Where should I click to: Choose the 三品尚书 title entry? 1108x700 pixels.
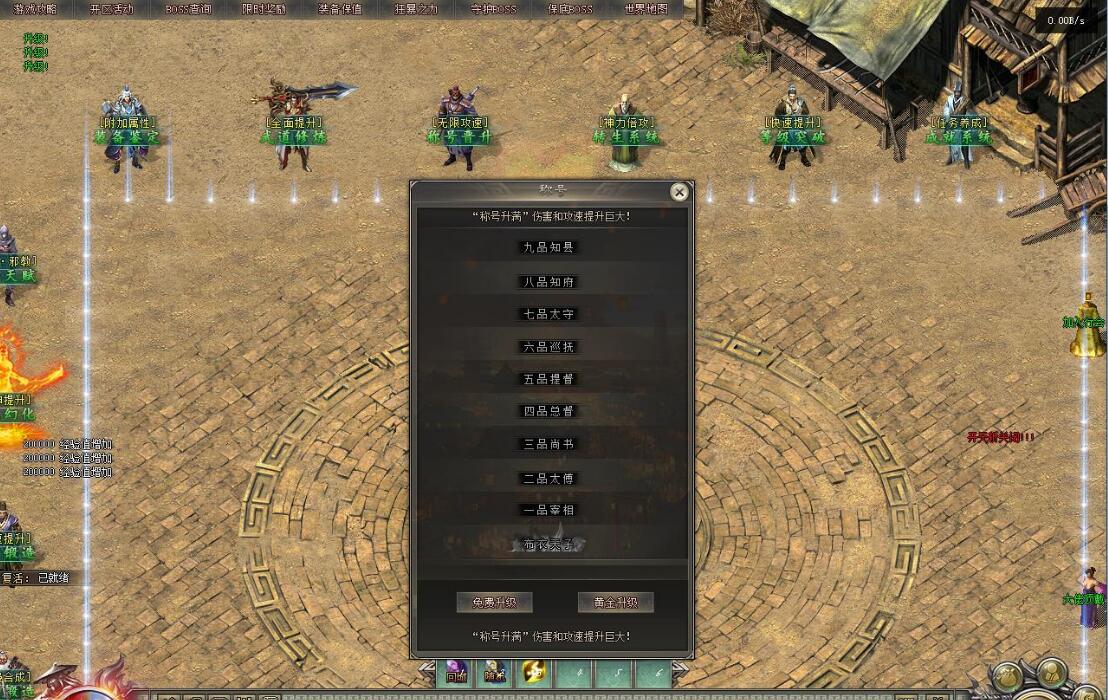550,444
